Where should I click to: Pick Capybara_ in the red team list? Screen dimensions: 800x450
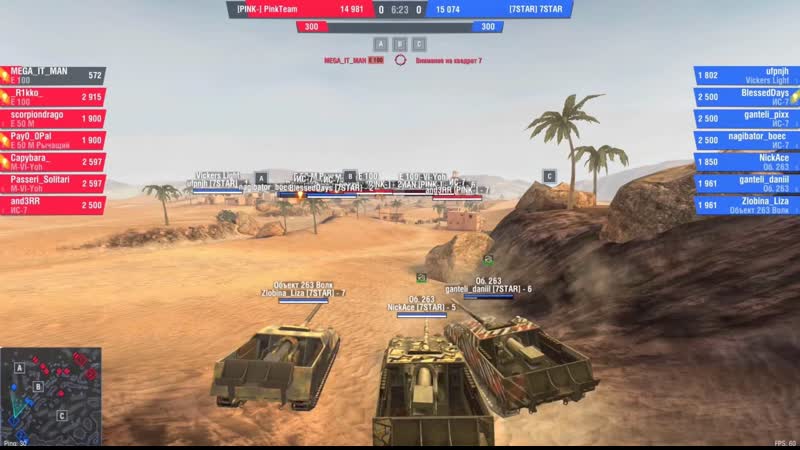(x=53, y=162)
